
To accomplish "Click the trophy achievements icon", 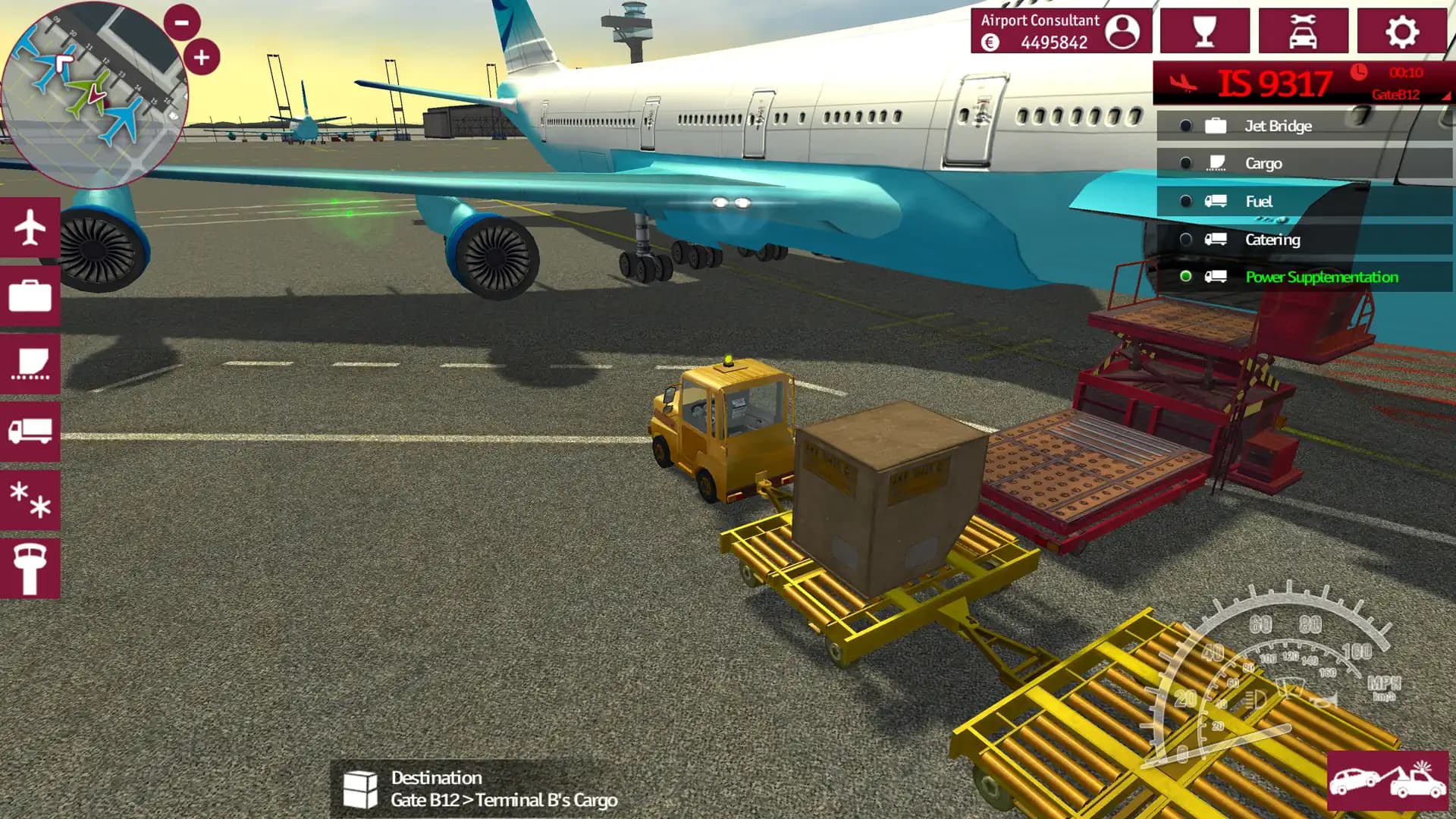I will click(1204, 31).
